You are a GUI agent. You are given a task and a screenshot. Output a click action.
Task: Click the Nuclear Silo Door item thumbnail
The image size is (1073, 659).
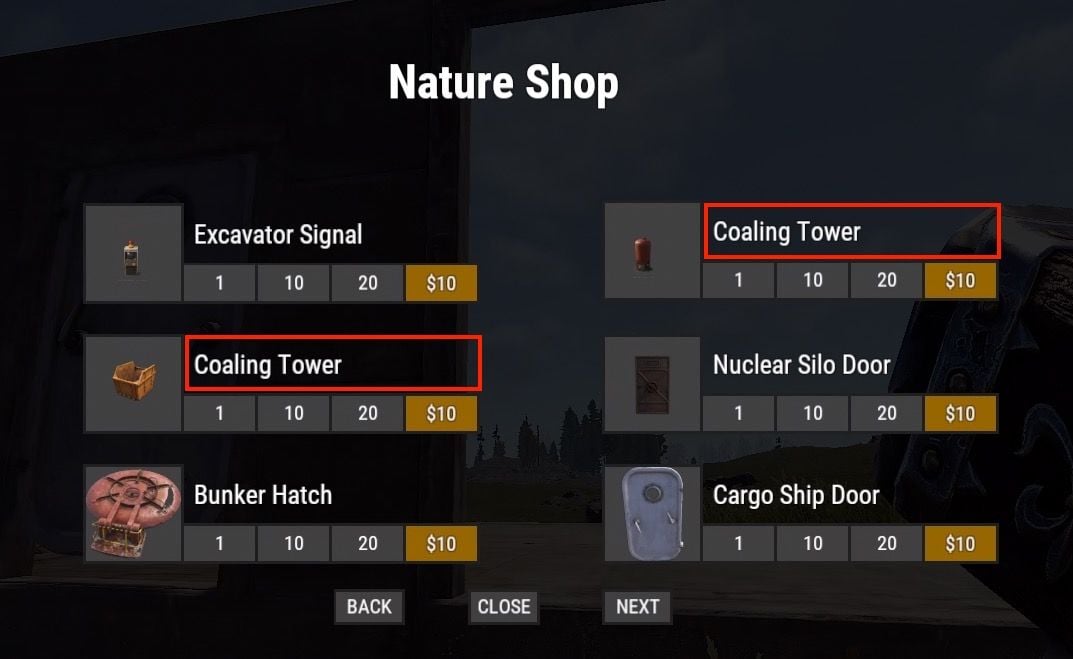tap(652, 383)
